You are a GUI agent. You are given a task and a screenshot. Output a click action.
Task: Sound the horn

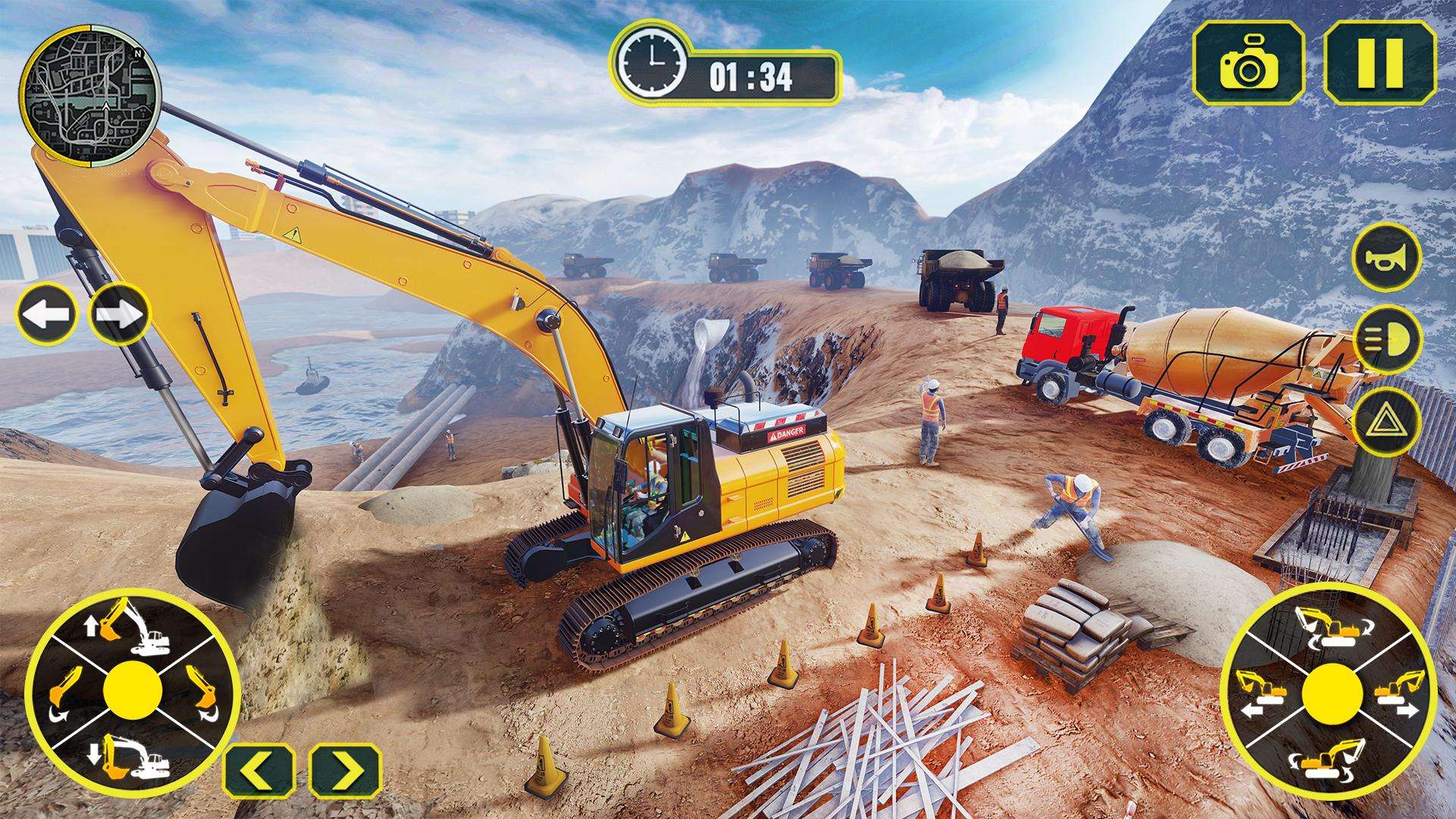coord(1386,257)
